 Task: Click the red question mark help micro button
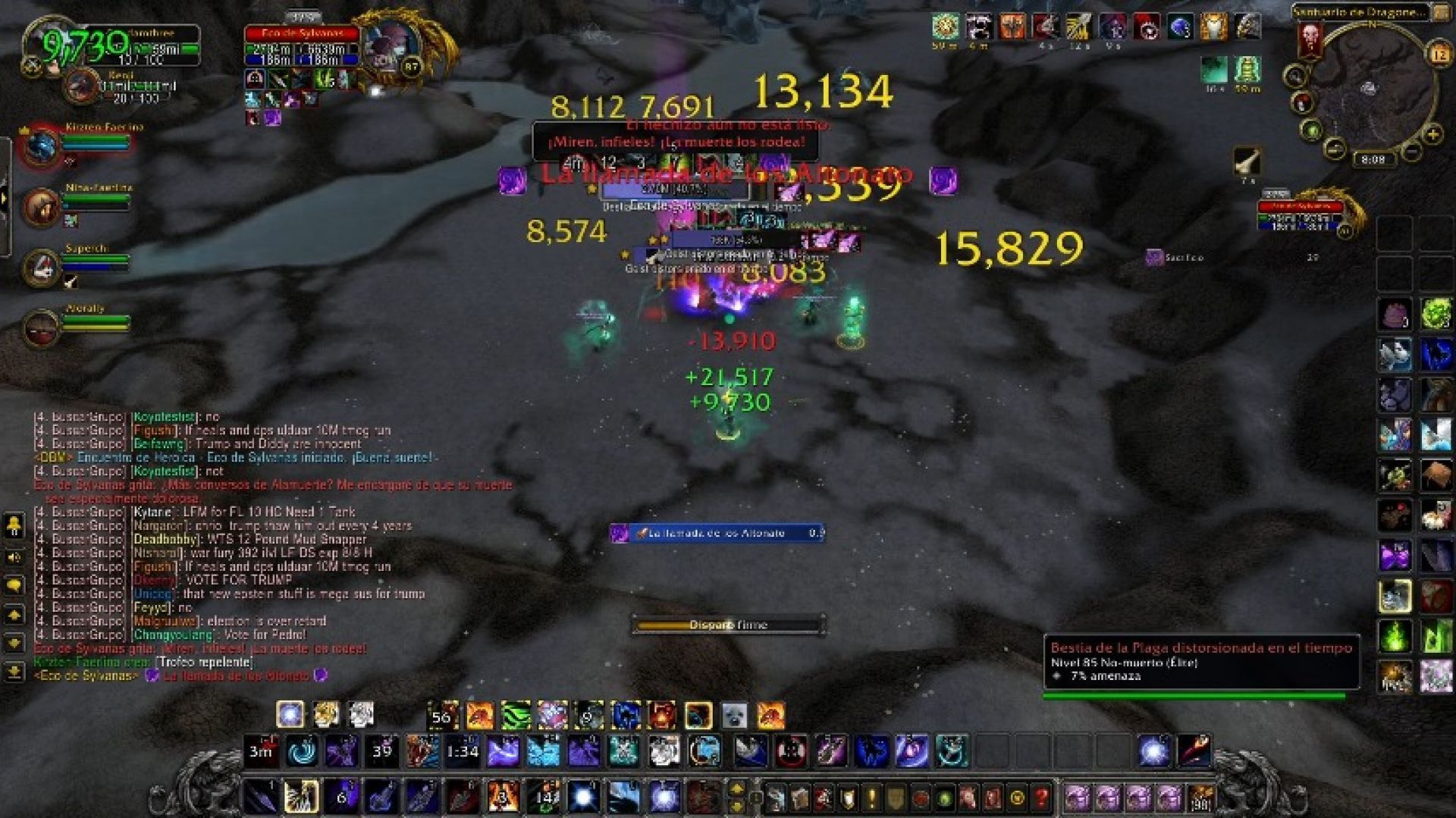pyautogui.click(x=1041, y=800)
